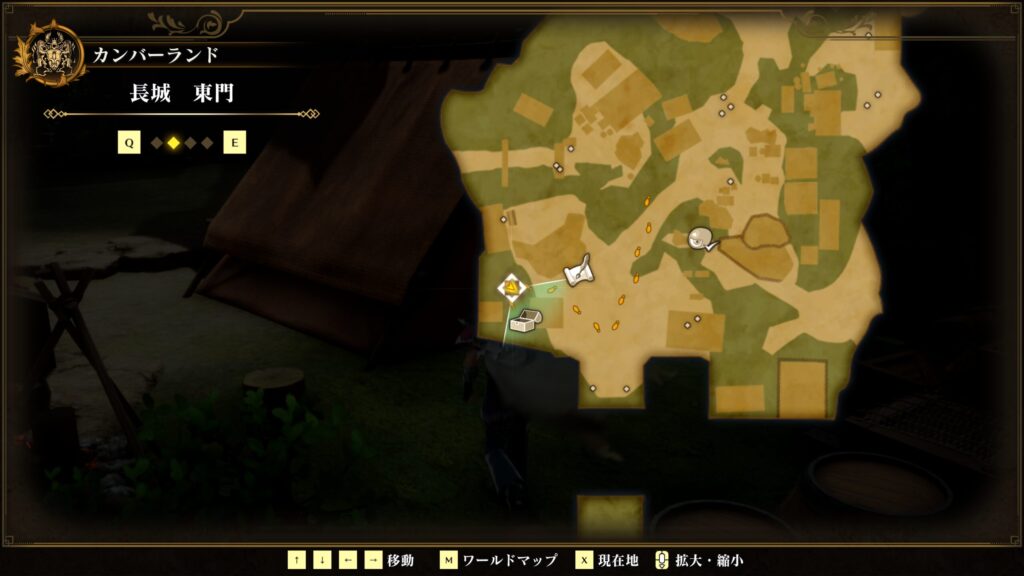Click the scroll and quill map marker
1024x576 pixels.
point(580,271)
